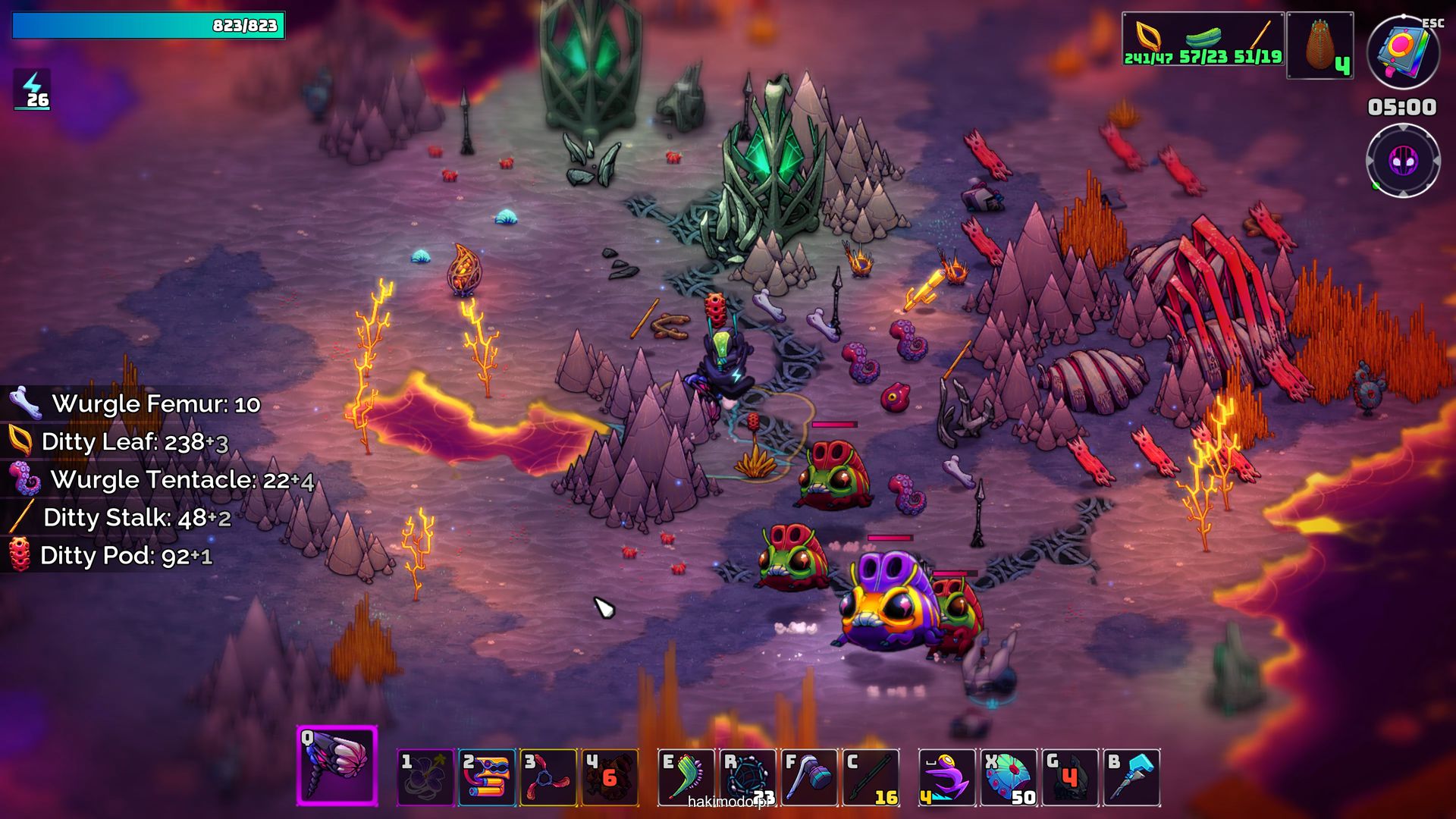The image size is (1456, 819).
Task: Open the recipe tracker with 241/47 leaf count
Action: pos(1203,39)
